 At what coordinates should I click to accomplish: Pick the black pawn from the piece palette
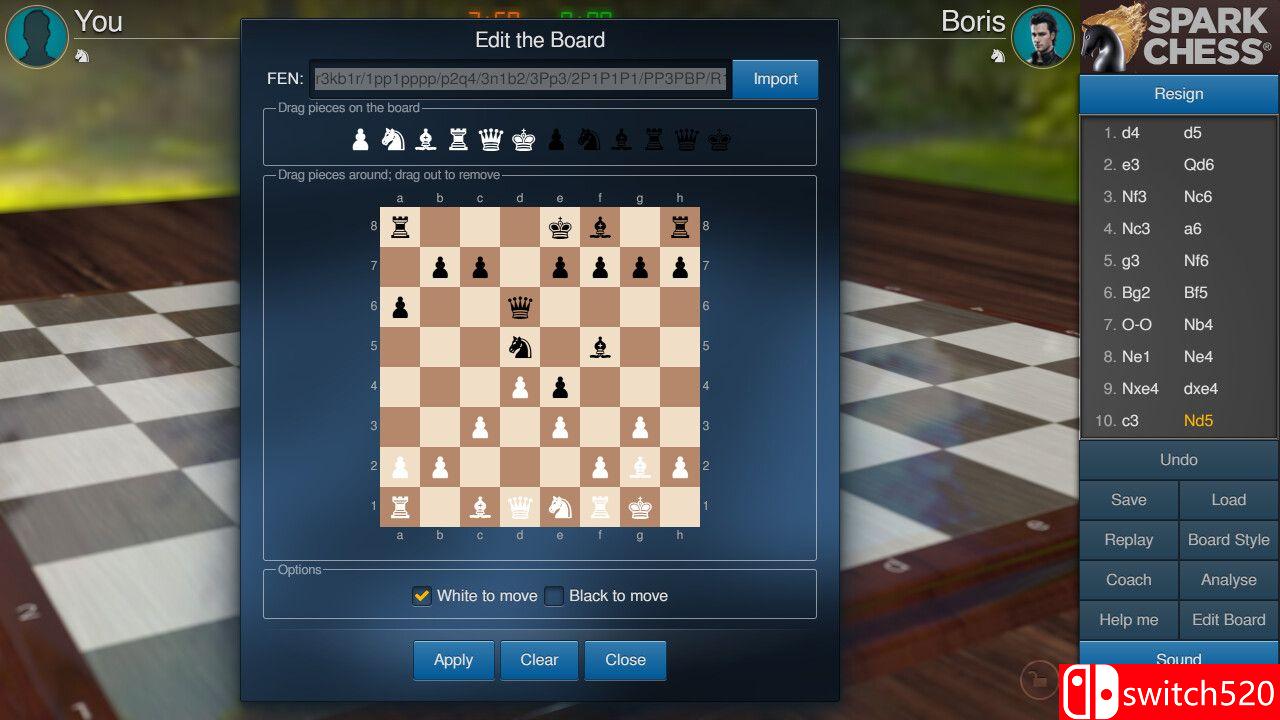[x=557, y=139]
